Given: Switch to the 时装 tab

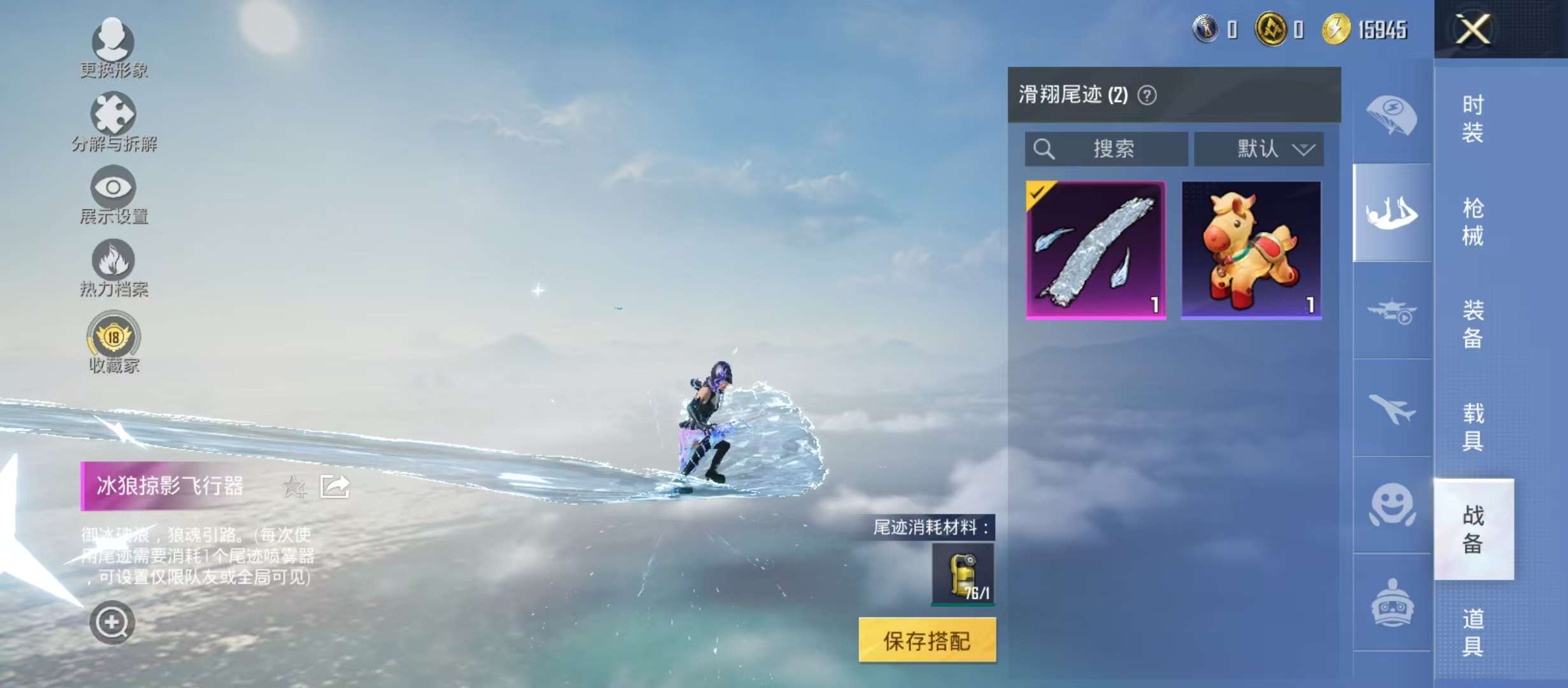Looking at the screenshot, I should tap(1472, 118).
